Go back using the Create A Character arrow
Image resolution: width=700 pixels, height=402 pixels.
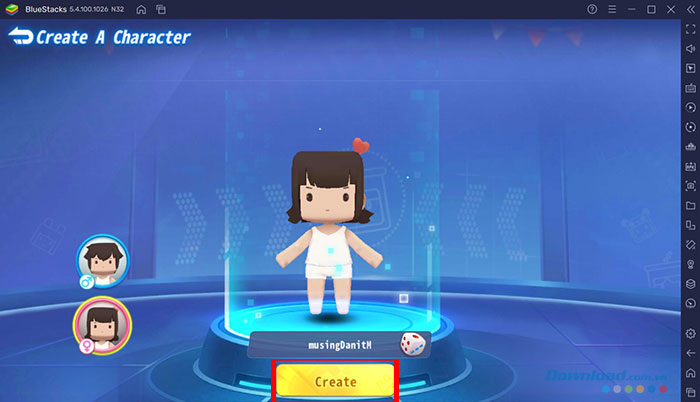[21, 38]
